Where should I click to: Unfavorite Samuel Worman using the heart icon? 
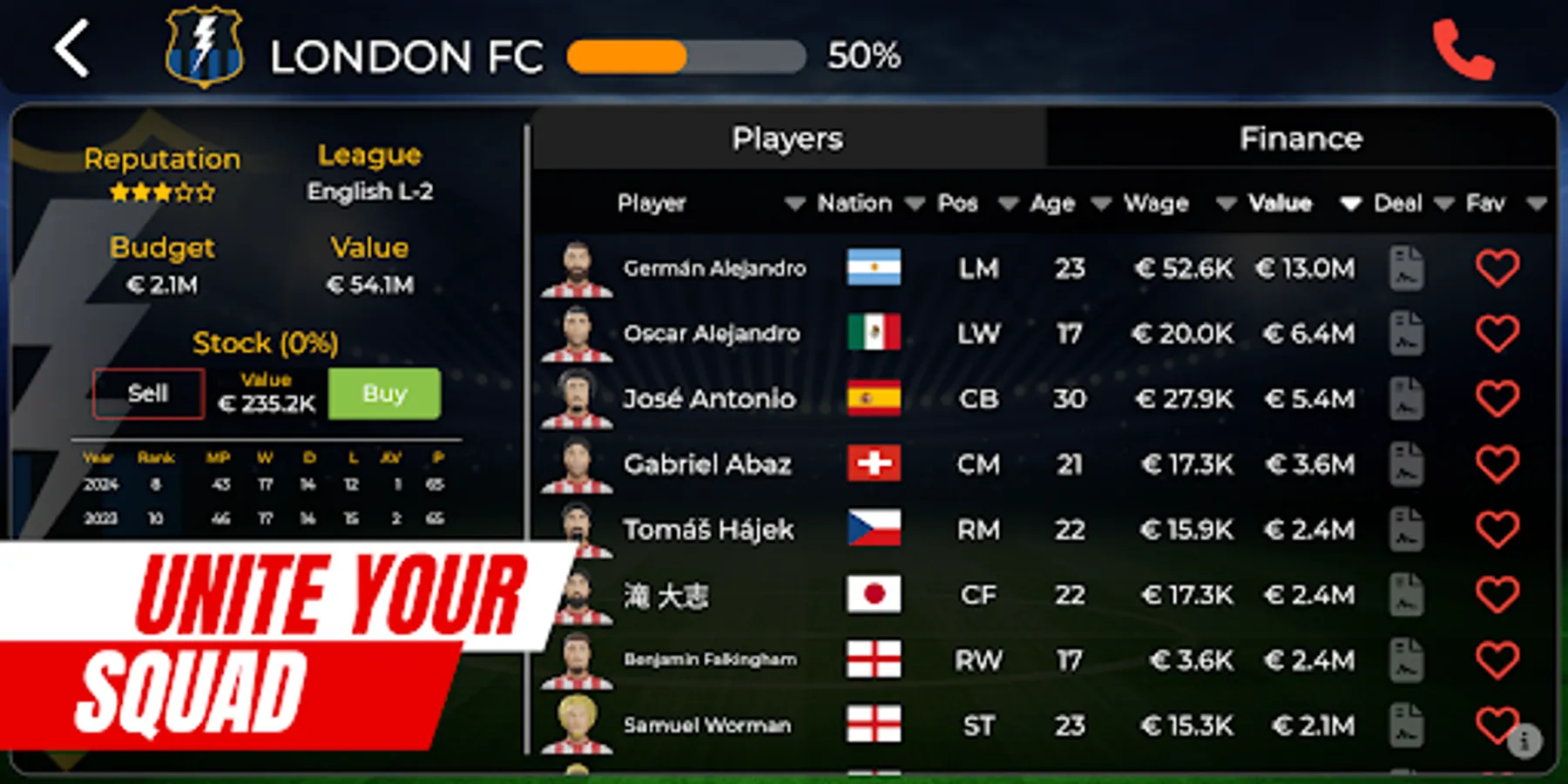pos(1497,725)
